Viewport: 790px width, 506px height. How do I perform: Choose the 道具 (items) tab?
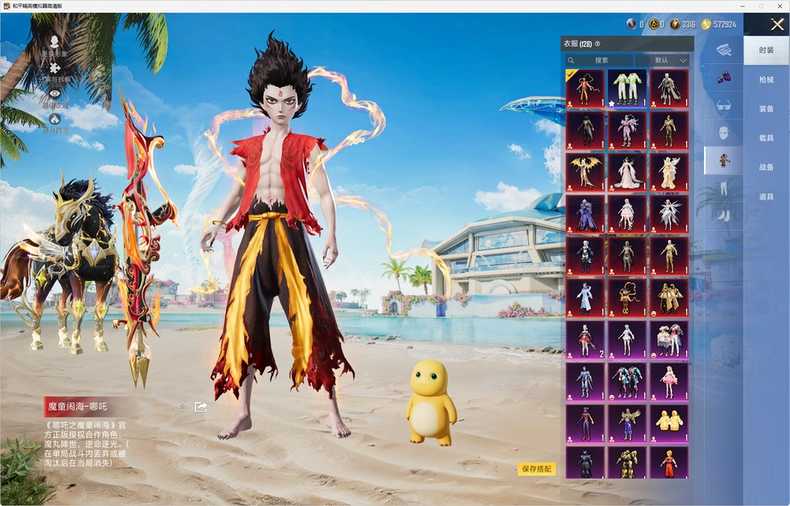pyautogui.click(x=766, y=196)
